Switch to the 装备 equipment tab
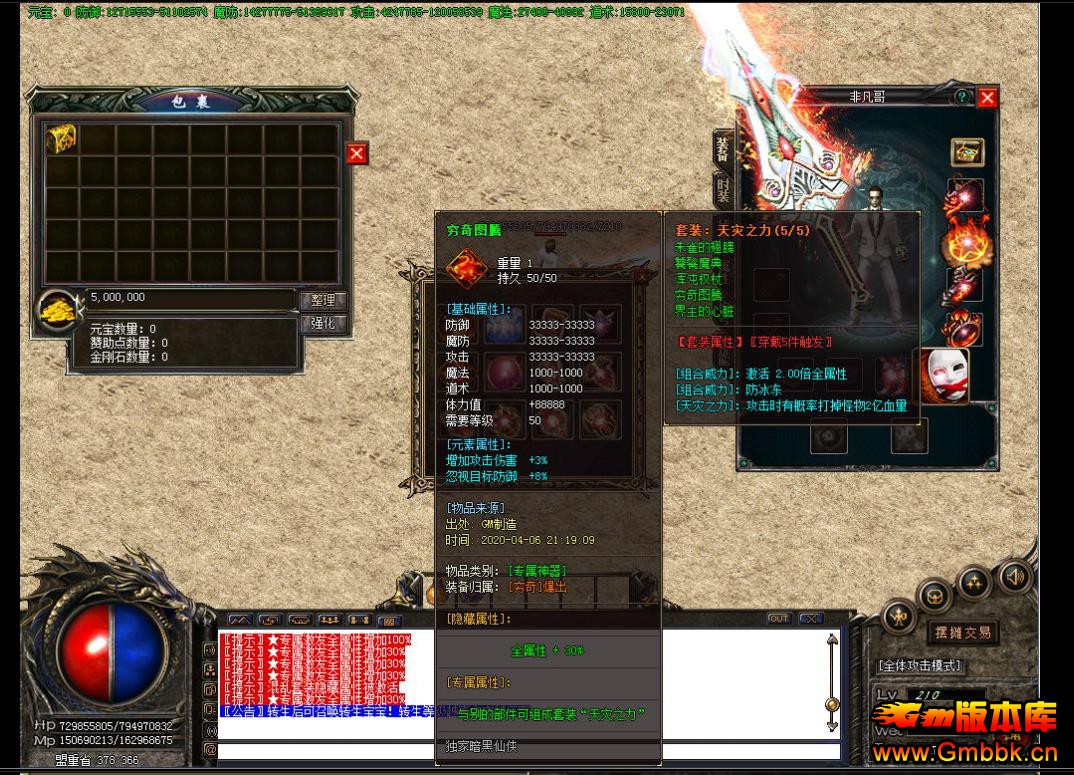 (x=723, y=150)
